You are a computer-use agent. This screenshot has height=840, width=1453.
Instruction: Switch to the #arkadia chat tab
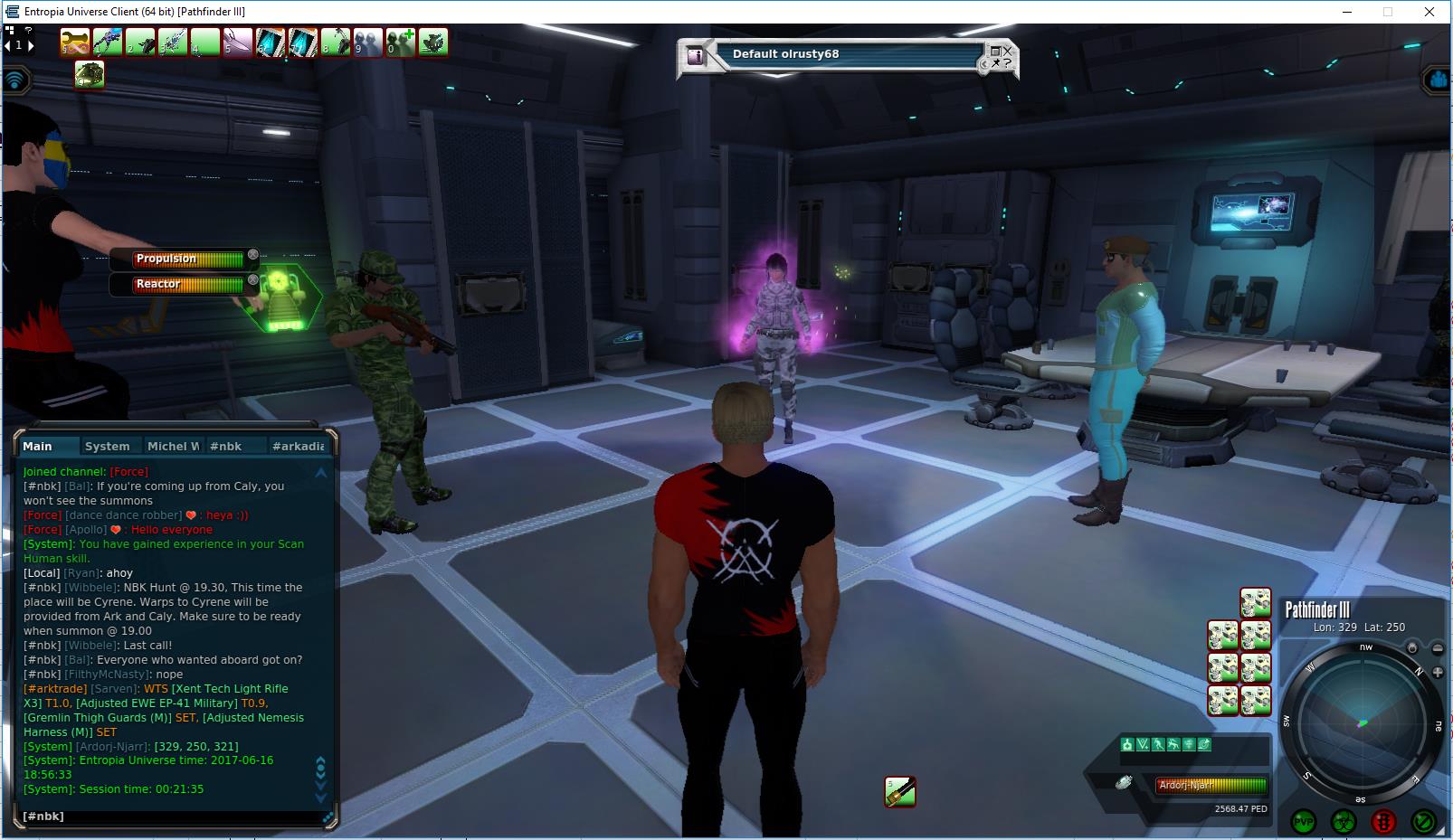[298, 446]
